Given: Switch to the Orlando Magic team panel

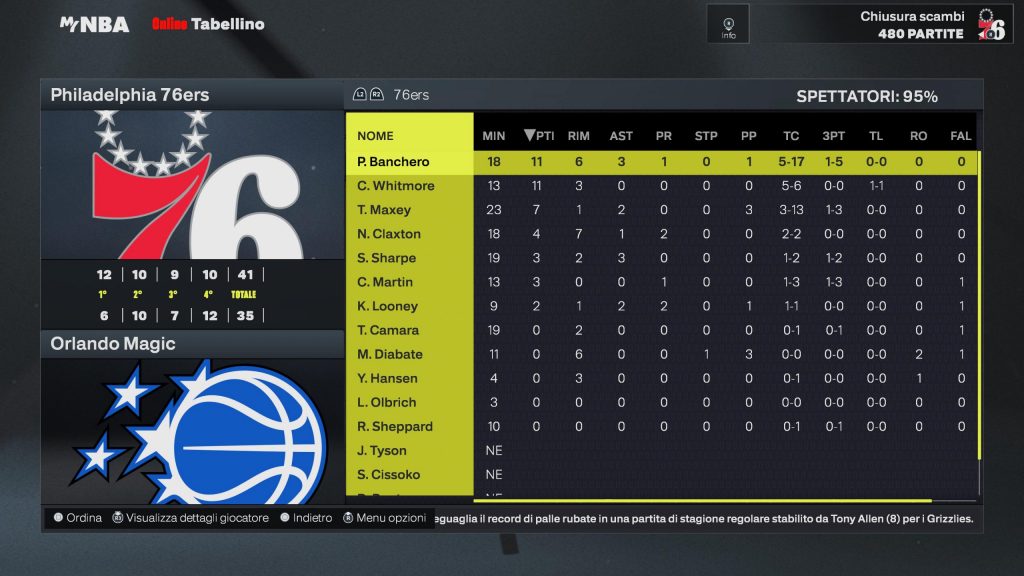Looking at the screenshot, I should pyautogui.click(x=191, y=344).
